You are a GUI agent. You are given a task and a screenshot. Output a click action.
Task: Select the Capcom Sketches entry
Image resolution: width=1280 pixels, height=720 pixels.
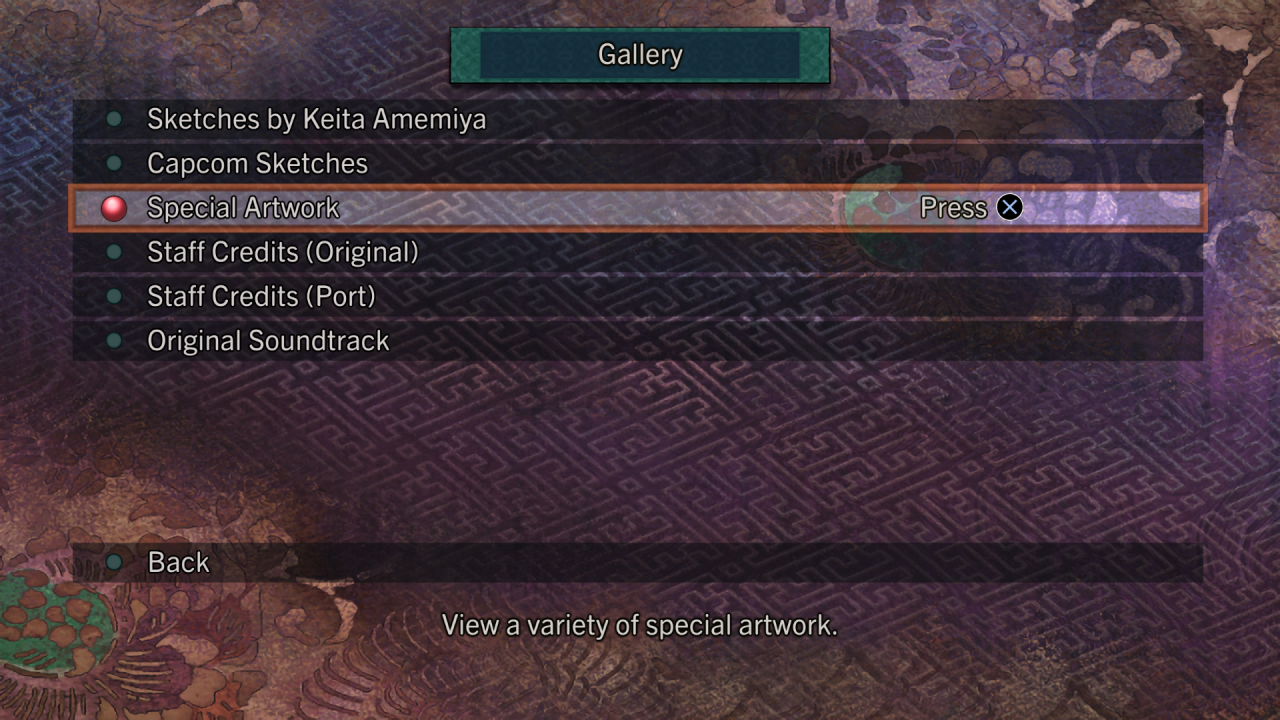coord(257,164)
